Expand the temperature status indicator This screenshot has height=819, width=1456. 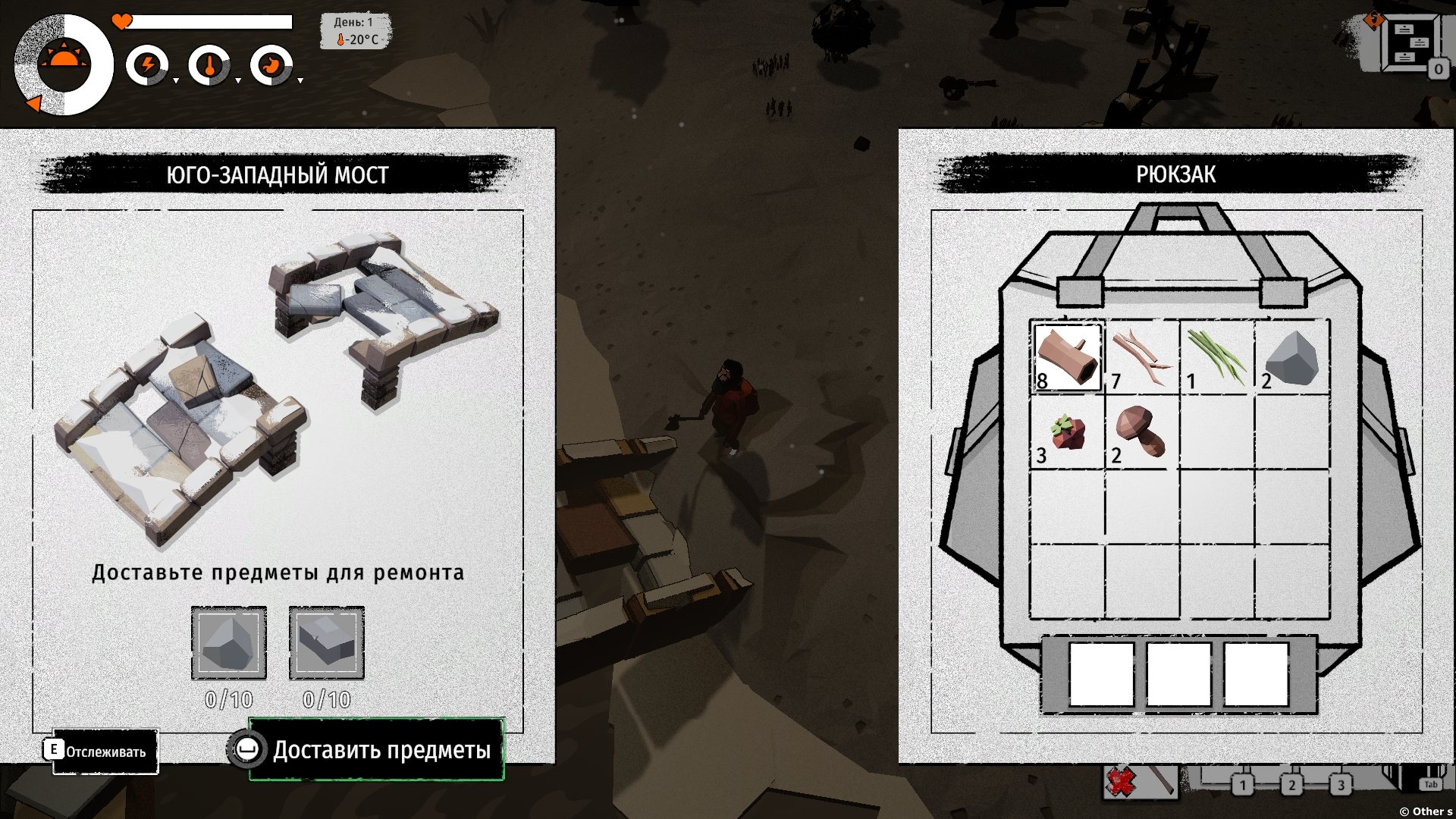(209, 65)
